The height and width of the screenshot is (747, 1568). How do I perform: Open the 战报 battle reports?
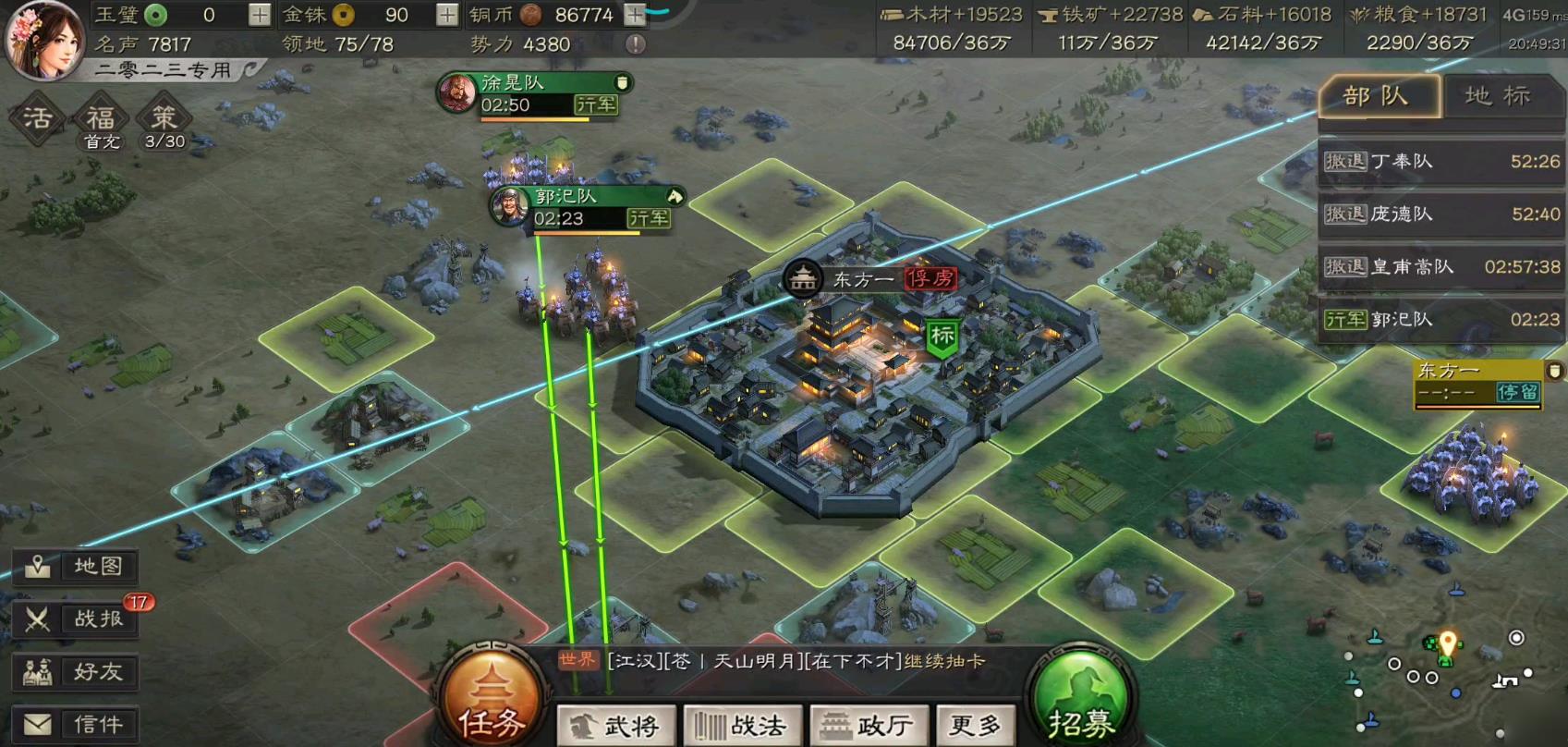tap(77, 619)
